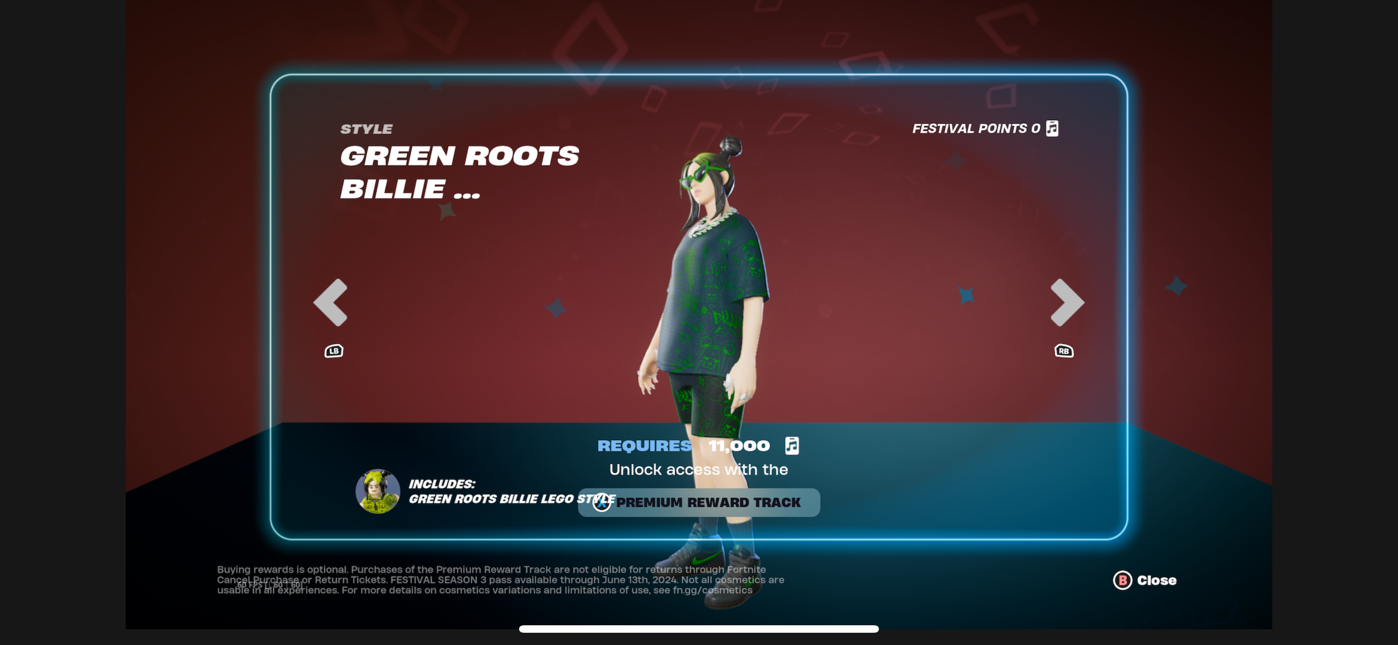Unlock the Premium Reward Track
The image size is (1398, 645).
[x=699, y=502]
